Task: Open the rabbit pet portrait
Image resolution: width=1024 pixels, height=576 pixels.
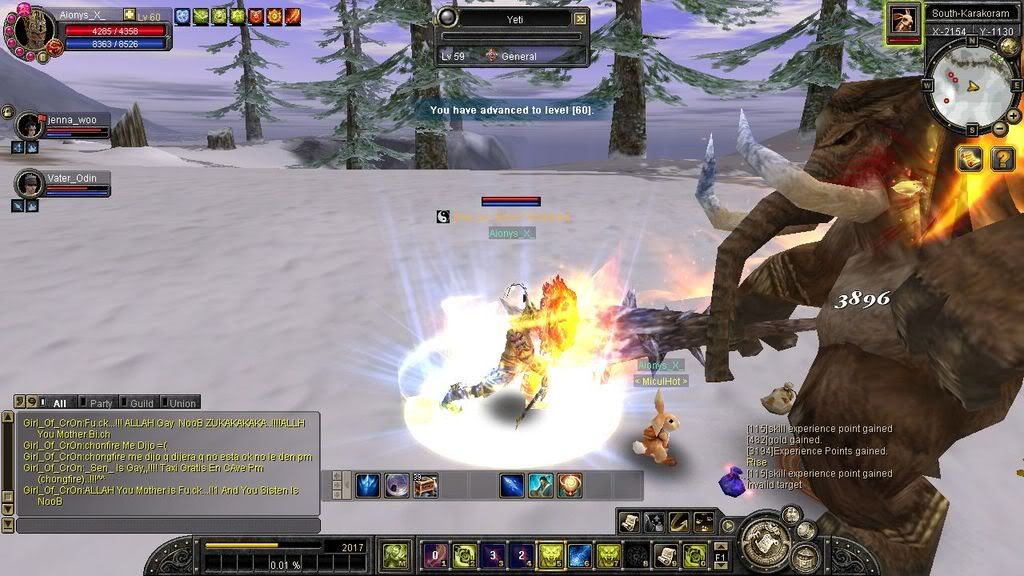Action: pos(904,22)
